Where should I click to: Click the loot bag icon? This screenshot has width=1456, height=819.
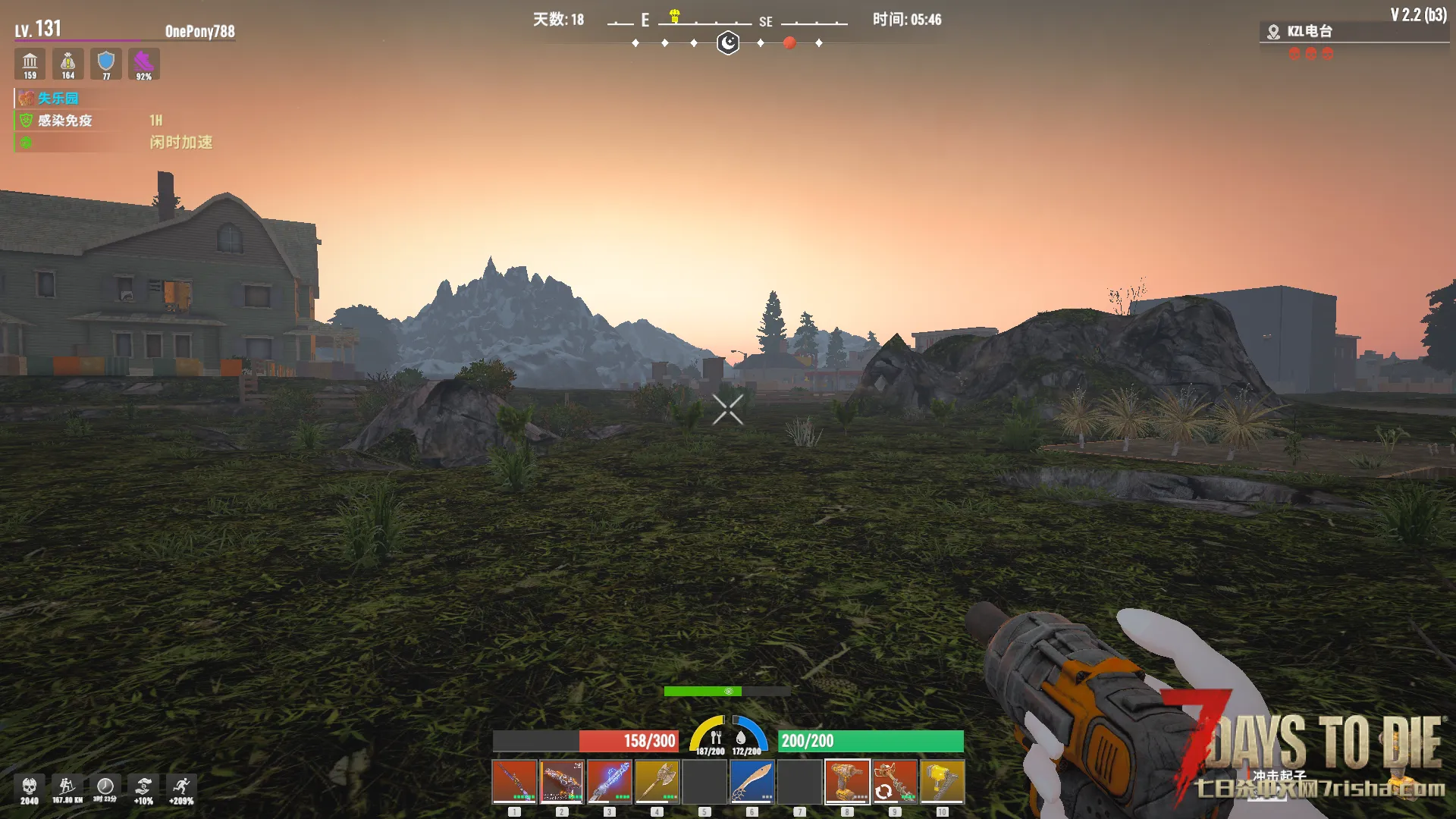[x=68, y=62]
